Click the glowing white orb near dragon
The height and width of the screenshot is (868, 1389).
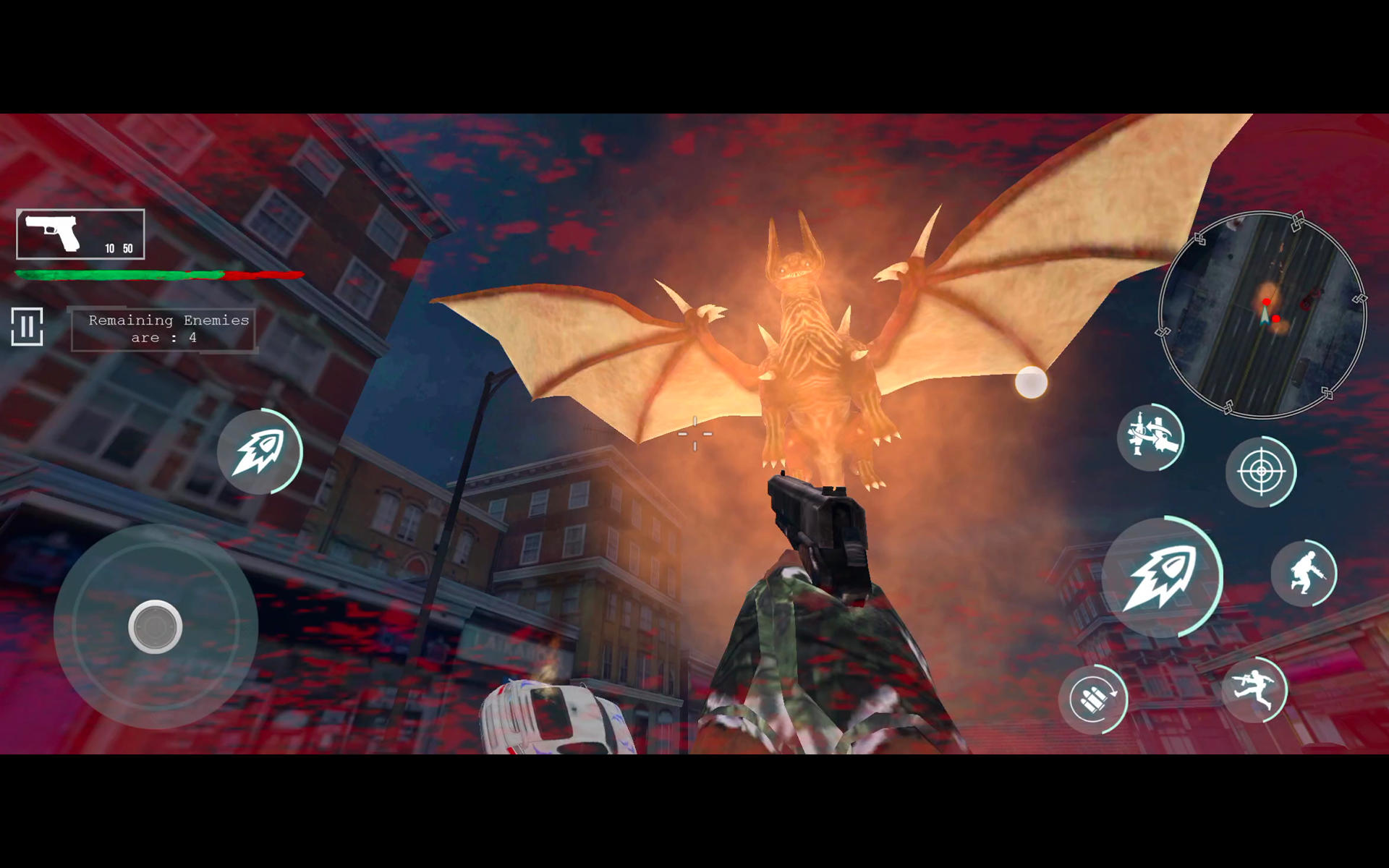click(1030, 380)
